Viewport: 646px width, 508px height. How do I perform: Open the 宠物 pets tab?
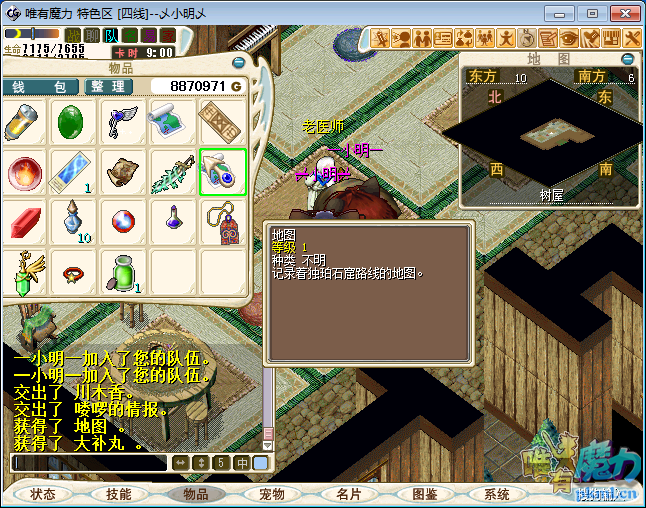[272, 494]
